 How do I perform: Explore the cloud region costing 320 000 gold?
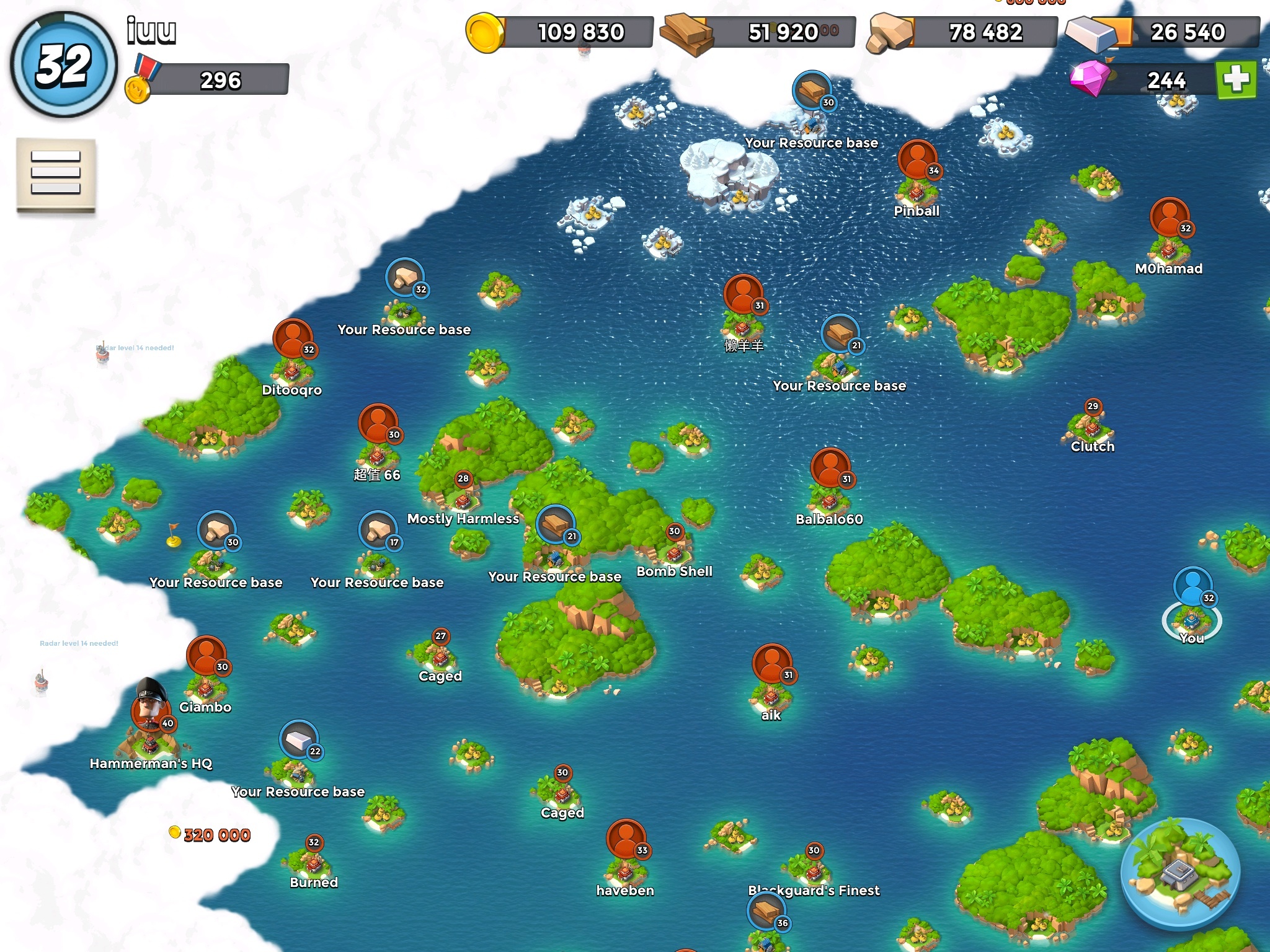pyautogui.click(x=211, y=835)
